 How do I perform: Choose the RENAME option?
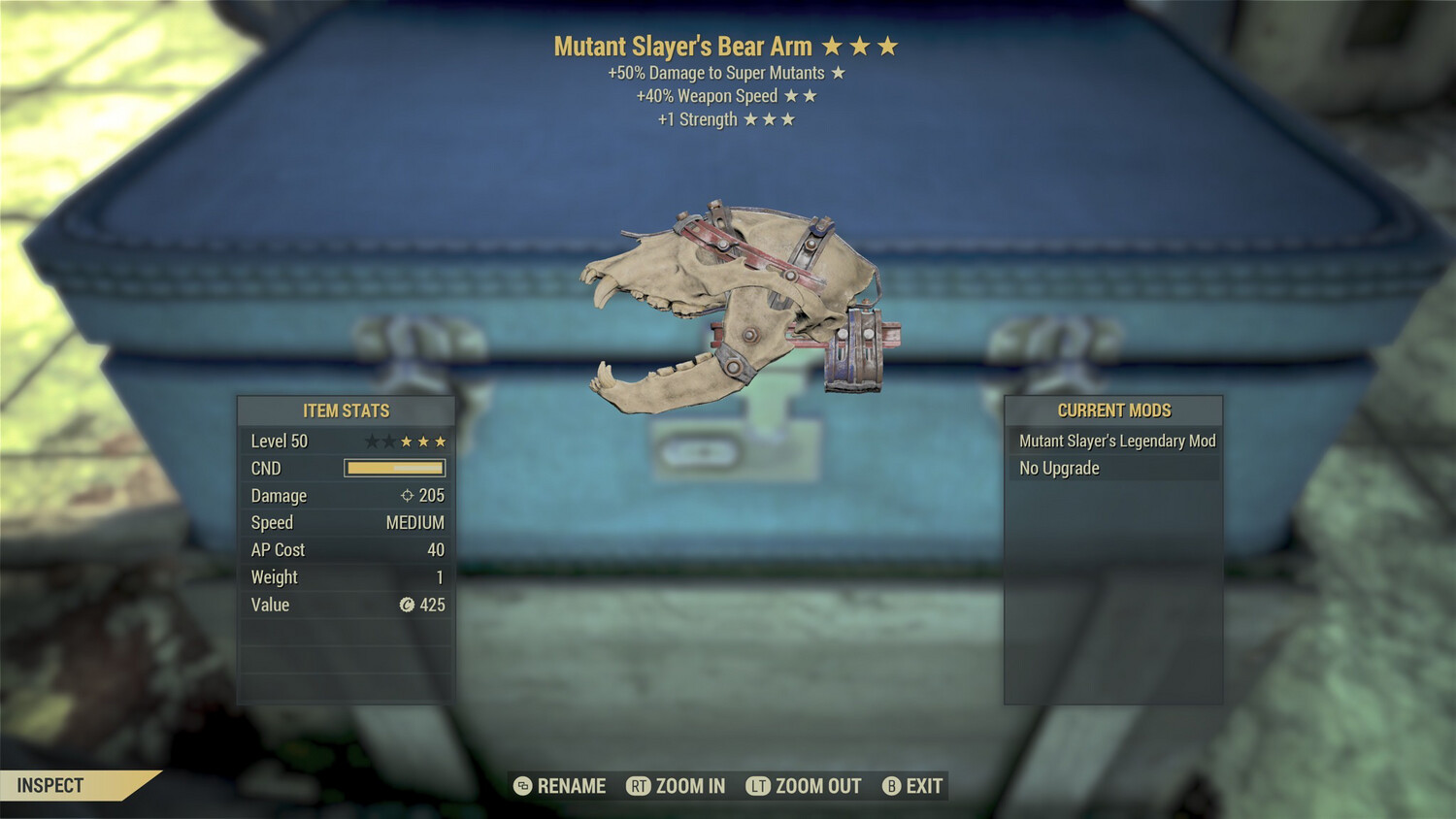pyautogui.click(x=560, y=786)
